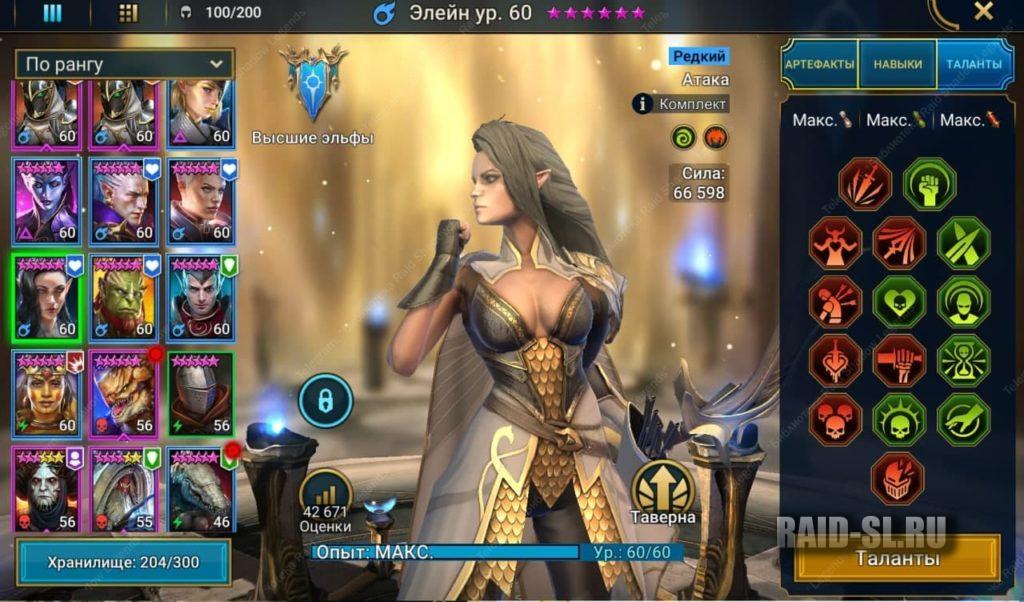Switch to the grid view icon
This screenshot has height=602, width=1024.
[128, 13]
